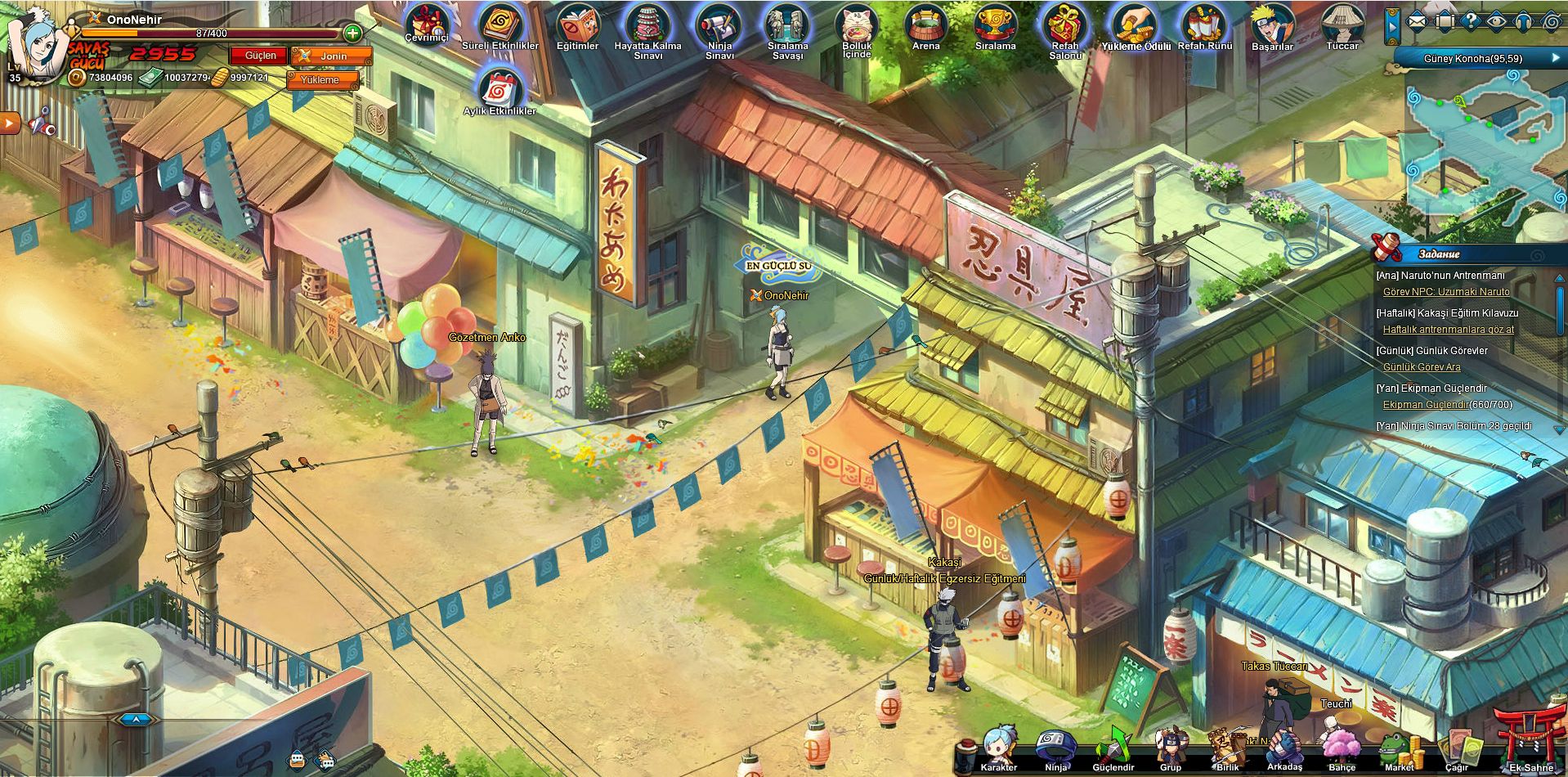Open Süreli Etkinlikler timed events
This screenshot has height=777, width=1568.
(x=500, y=23)
